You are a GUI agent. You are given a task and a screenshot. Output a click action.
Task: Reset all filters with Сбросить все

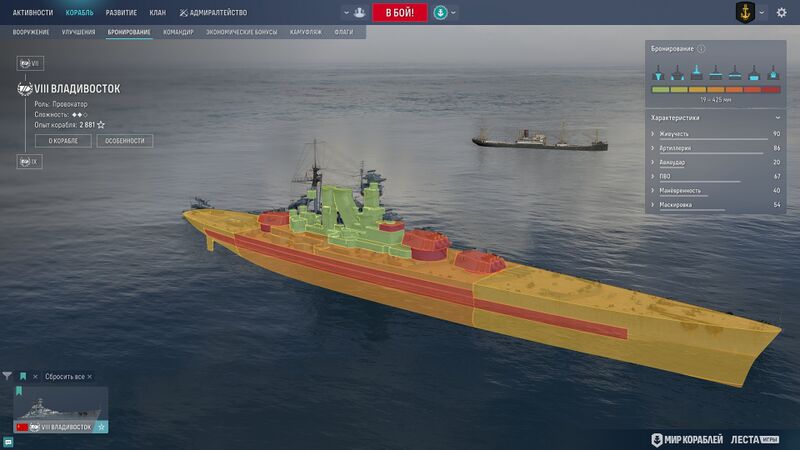66,376
